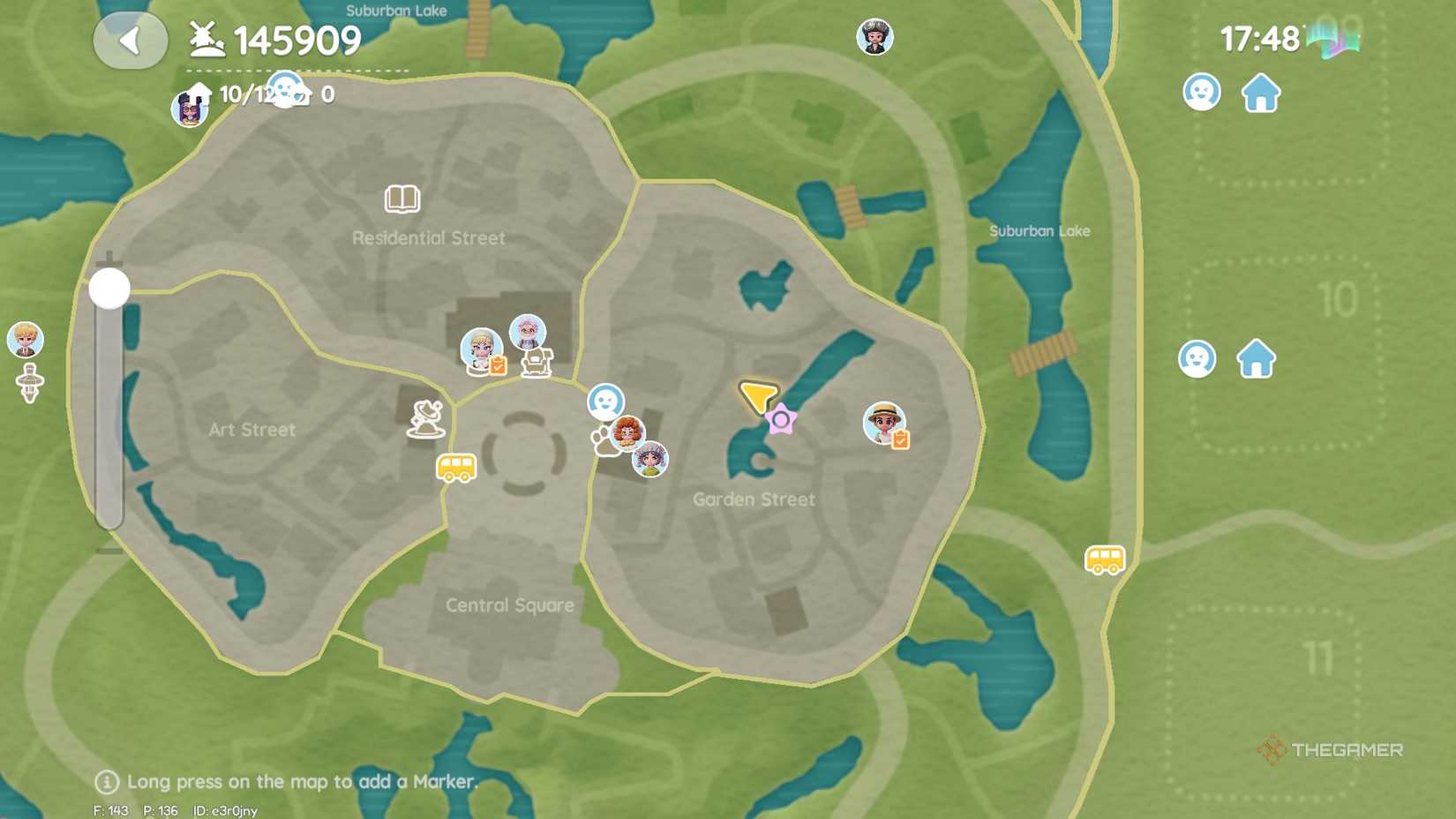This screenshot has height=819, width=1456.
Task: Zoom out with the minus button
Action: (109, 551)
